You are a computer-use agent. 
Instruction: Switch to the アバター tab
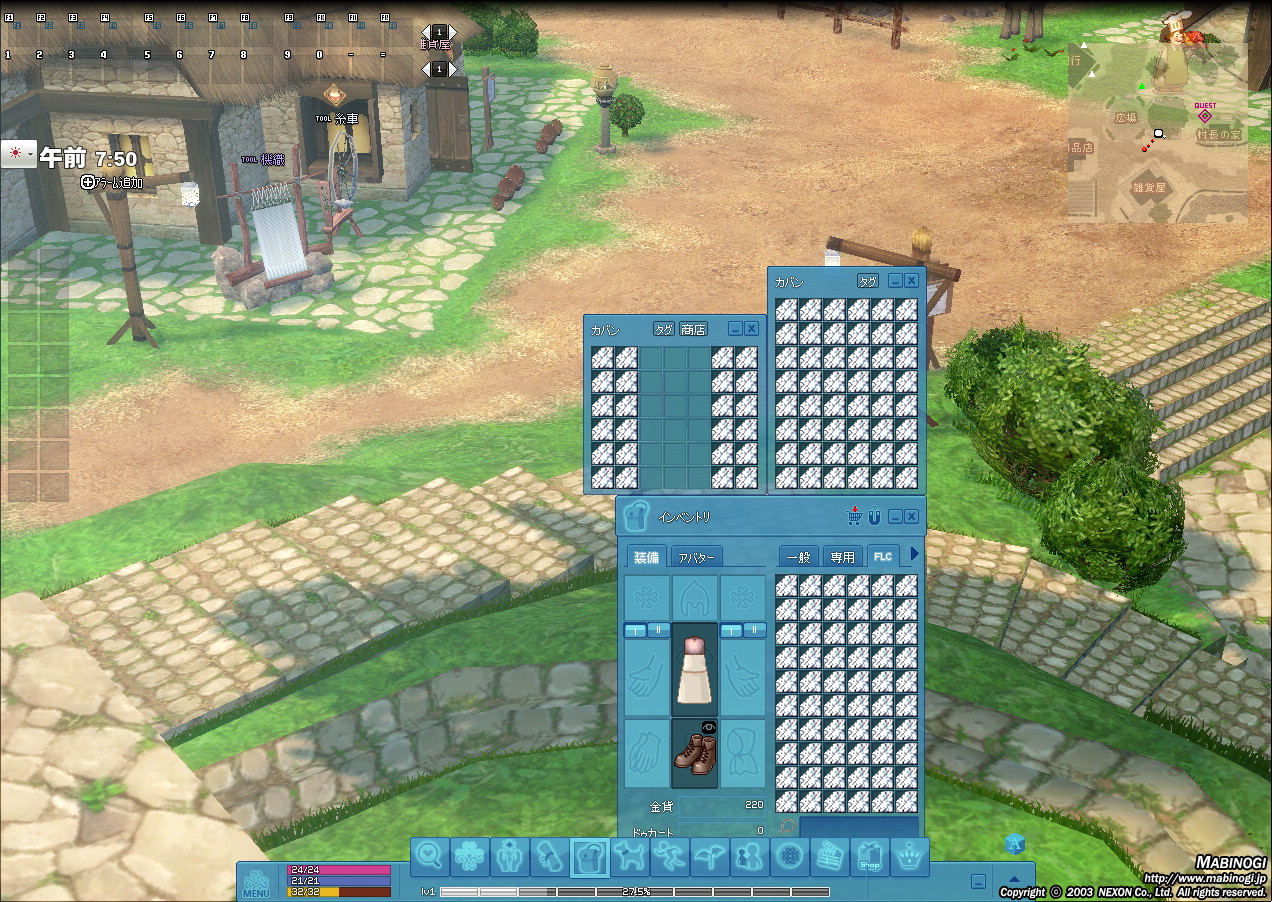coord(695,557)
